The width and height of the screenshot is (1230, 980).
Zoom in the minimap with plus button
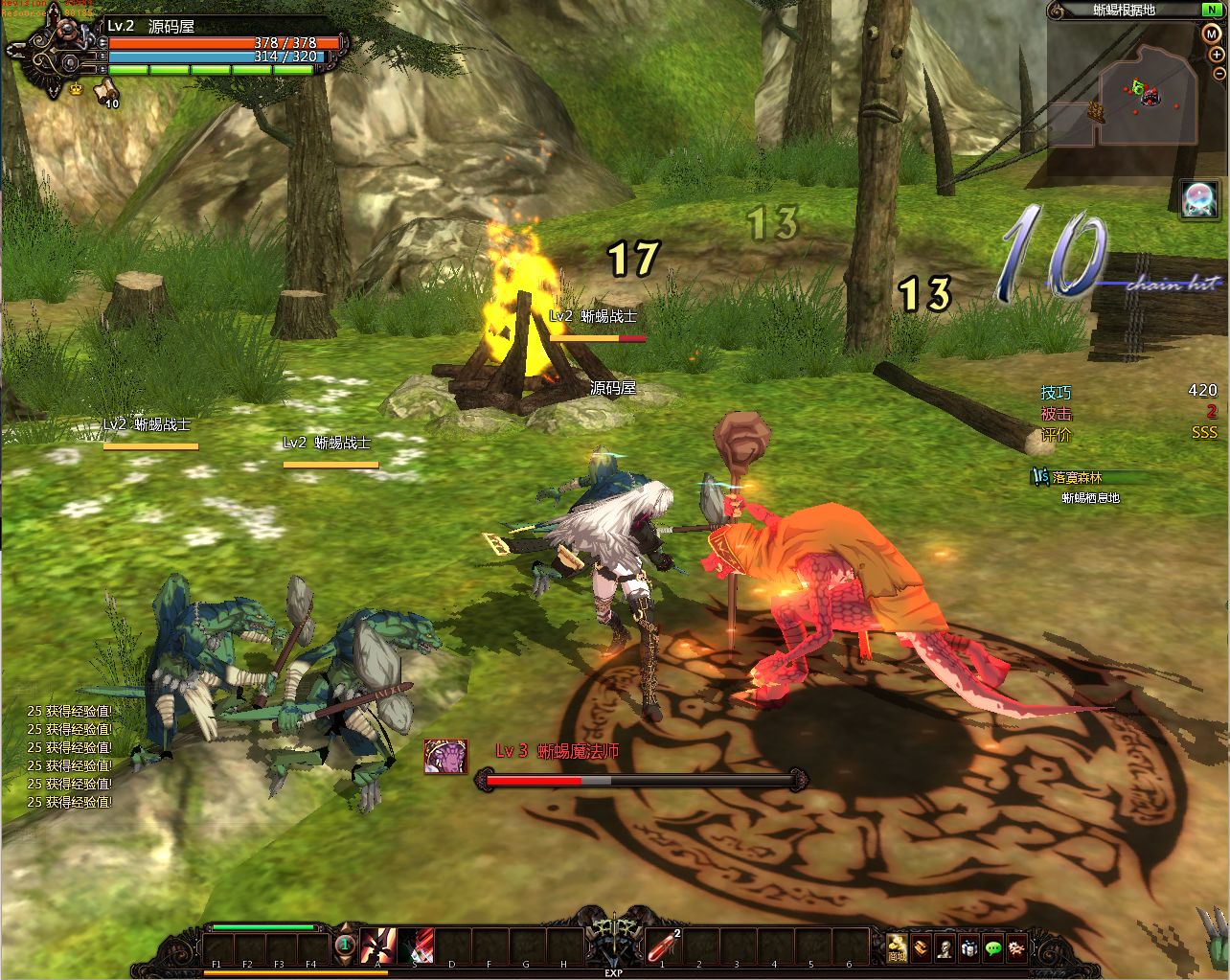click(1217, 55)
